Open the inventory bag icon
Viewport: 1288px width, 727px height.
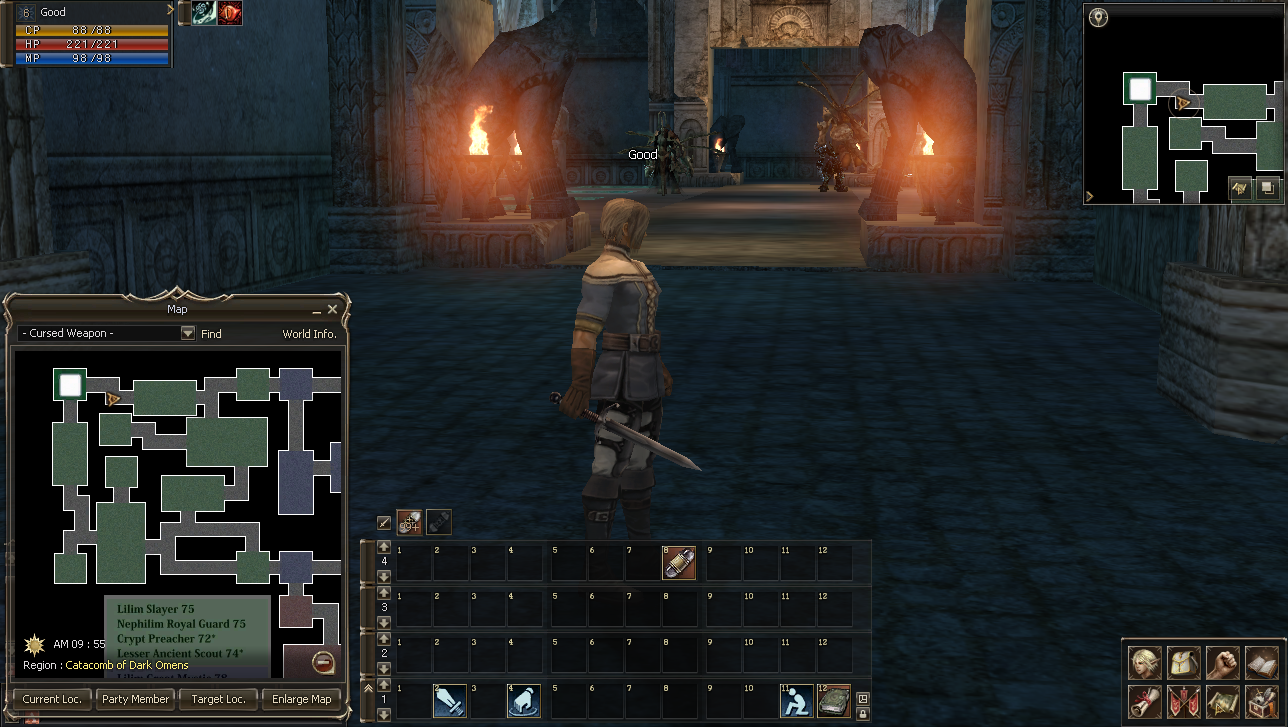click(1183, 662)
